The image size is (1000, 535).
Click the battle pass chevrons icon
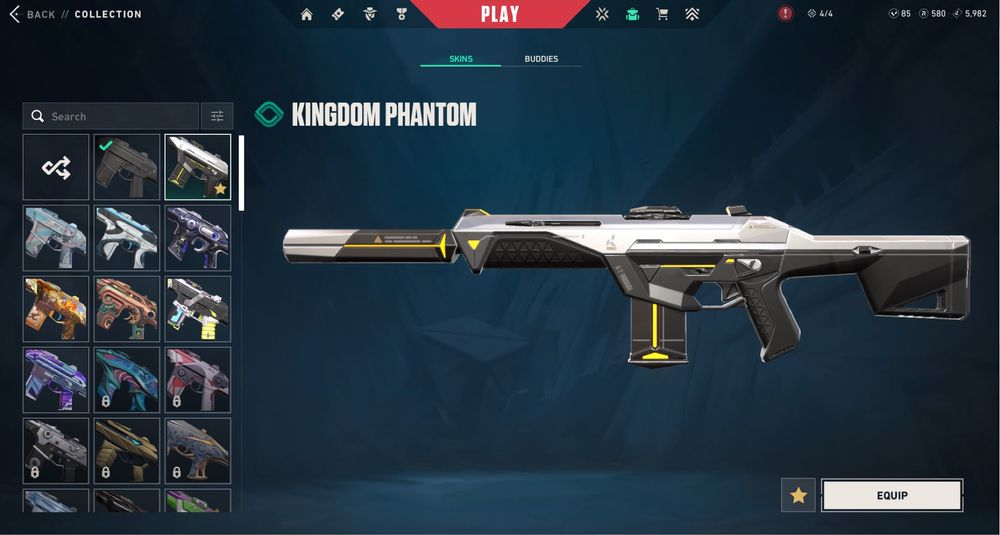pos(692,14)
